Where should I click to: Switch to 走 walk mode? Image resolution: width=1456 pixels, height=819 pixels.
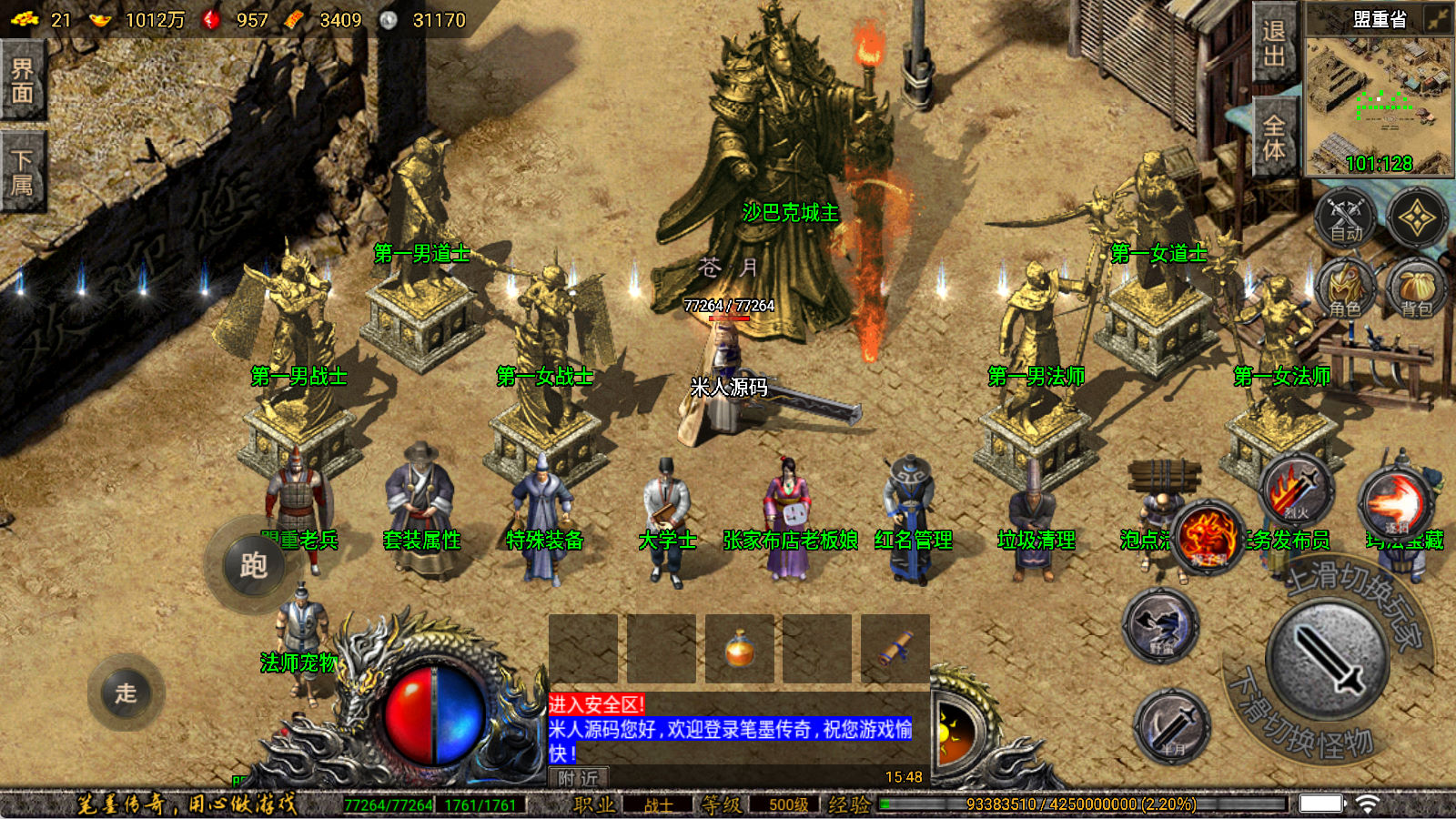click(126, 693)
